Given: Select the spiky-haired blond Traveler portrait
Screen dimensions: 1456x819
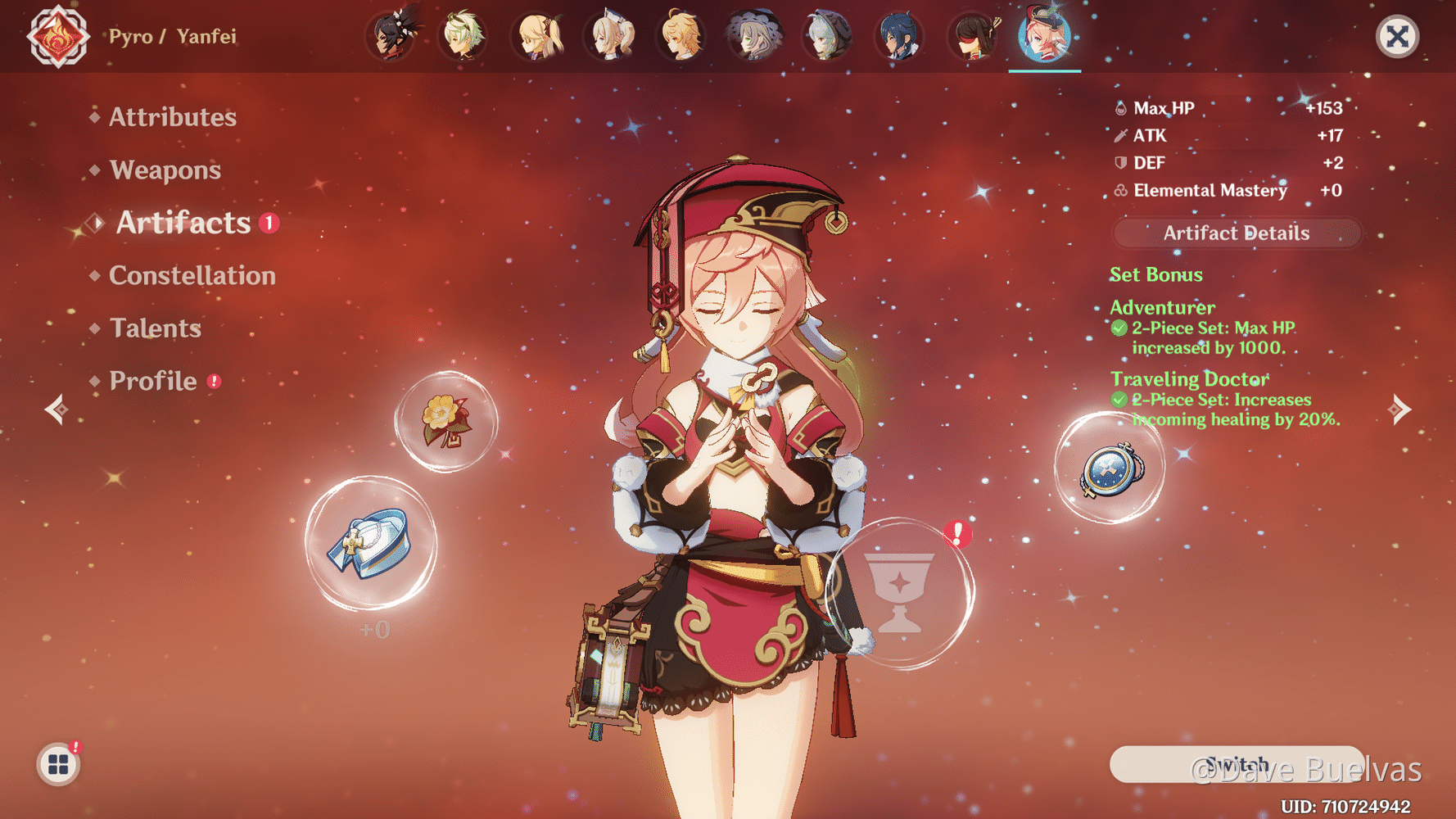Looking at the screenshot, I should [x=681, y=37].
